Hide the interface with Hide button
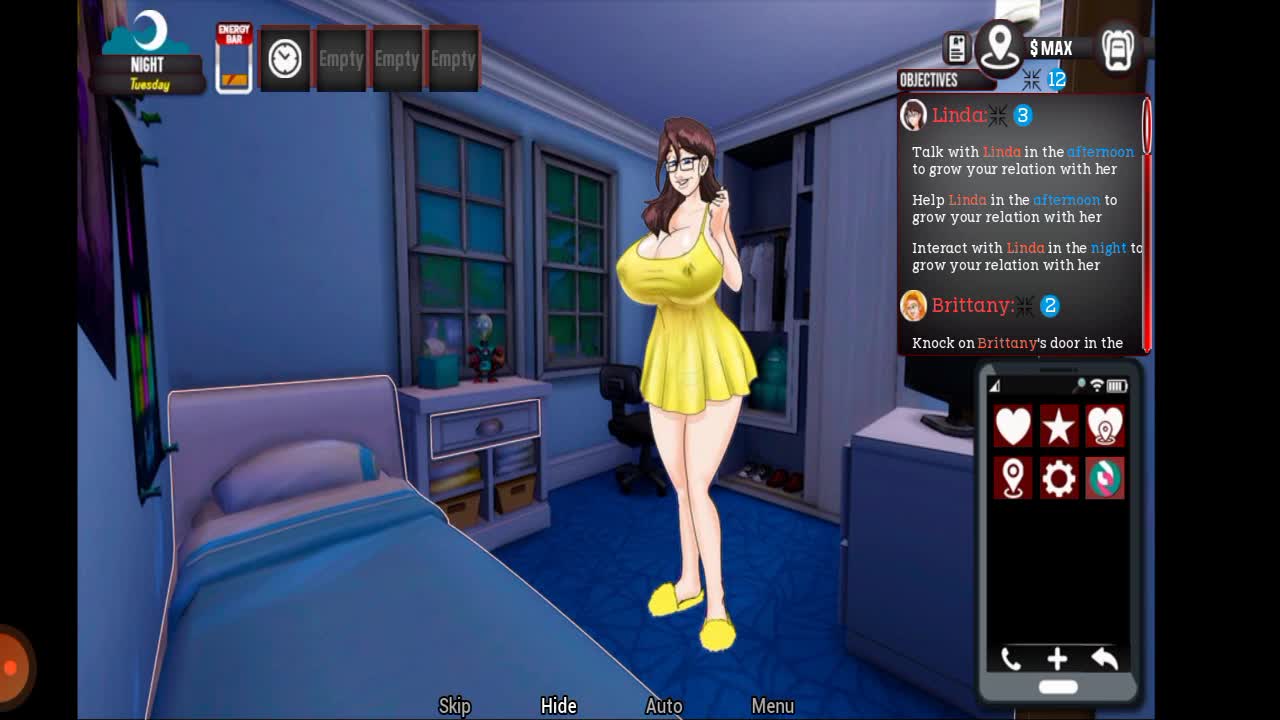Image resolution: width=1280 pixels, height=720 pixels. [x=558, y=706]
